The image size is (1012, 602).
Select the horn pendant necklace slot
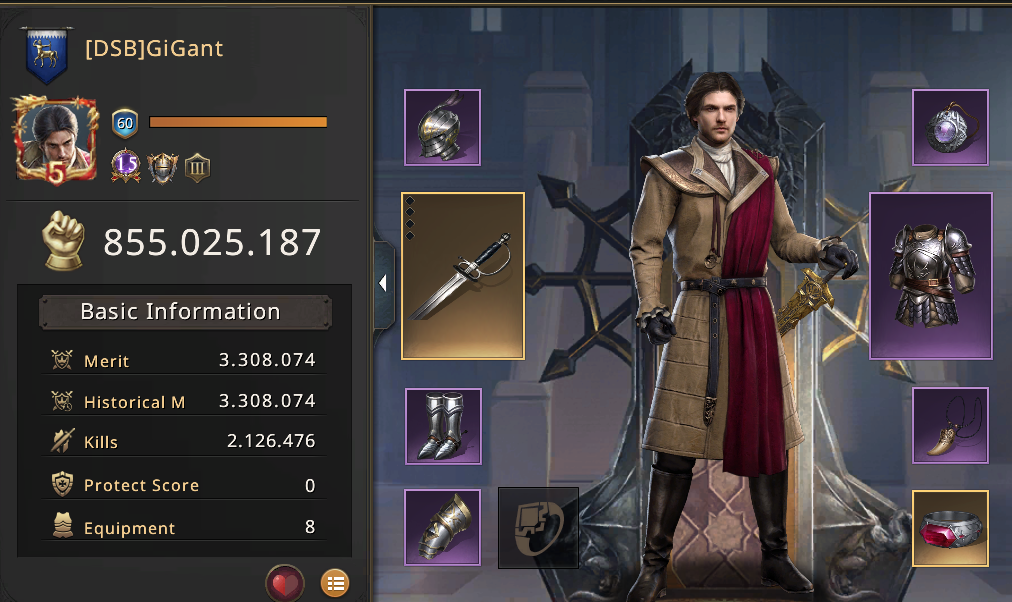click(x=950, y=426)
